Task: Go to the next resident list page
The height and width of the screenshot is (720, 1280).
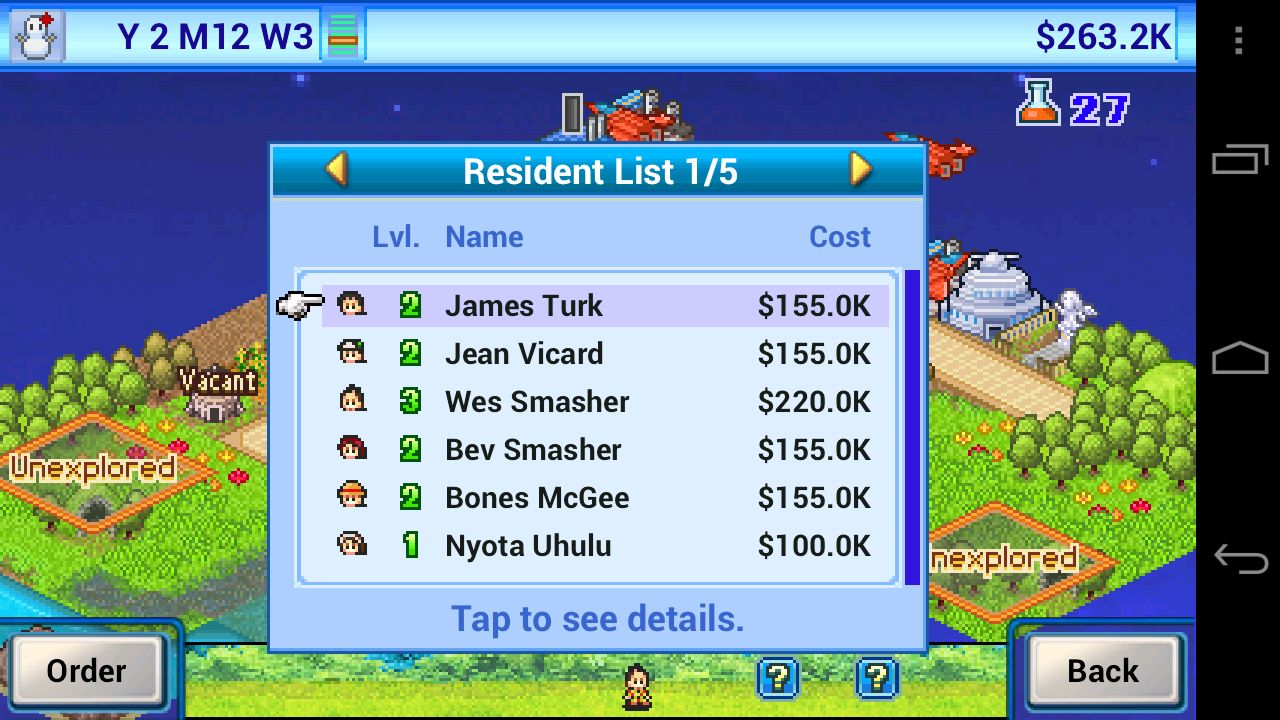Action: (860, 170)
